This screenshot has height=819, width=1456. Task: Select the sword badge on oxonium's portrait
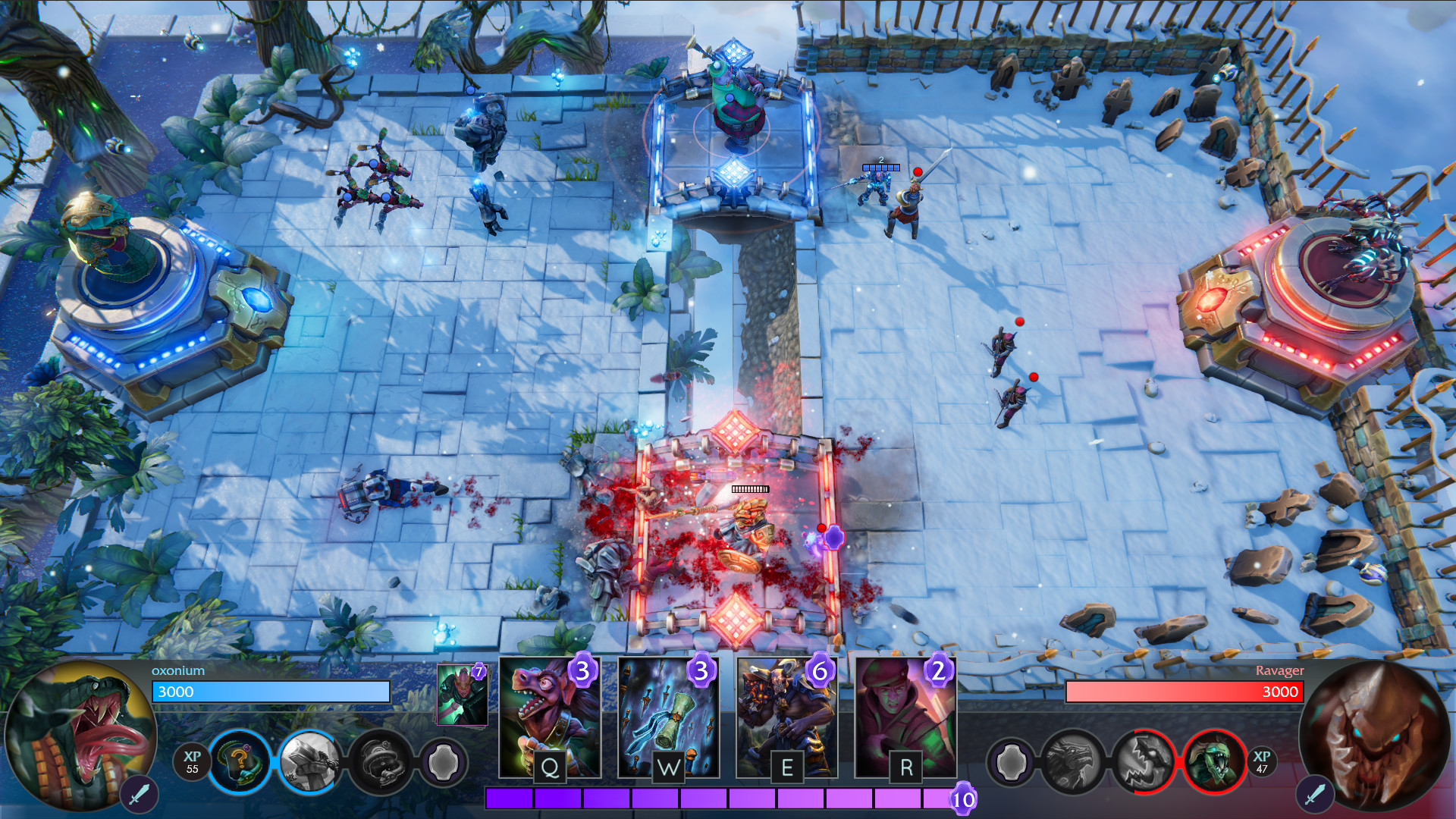[139, 794]
